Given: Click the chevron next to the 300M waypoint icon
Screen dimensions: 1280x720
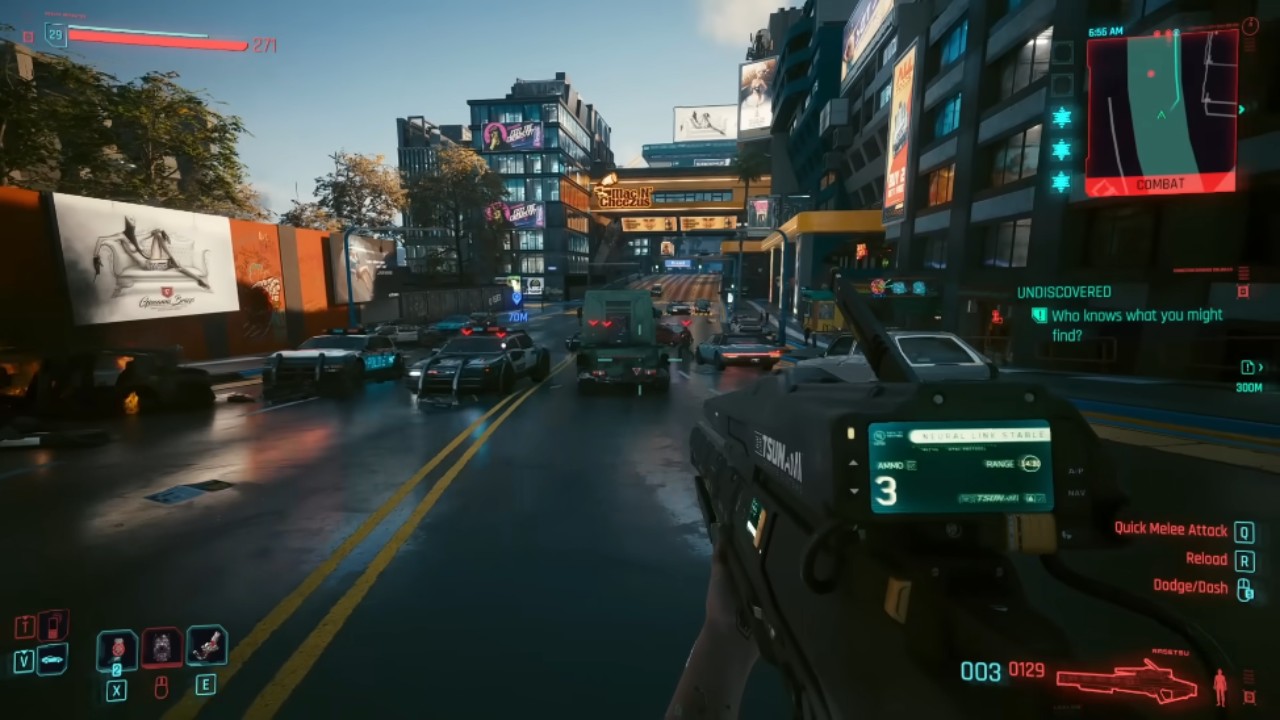Looking at the screenshot, I should pyautogui.click(x=1261, y=368).
